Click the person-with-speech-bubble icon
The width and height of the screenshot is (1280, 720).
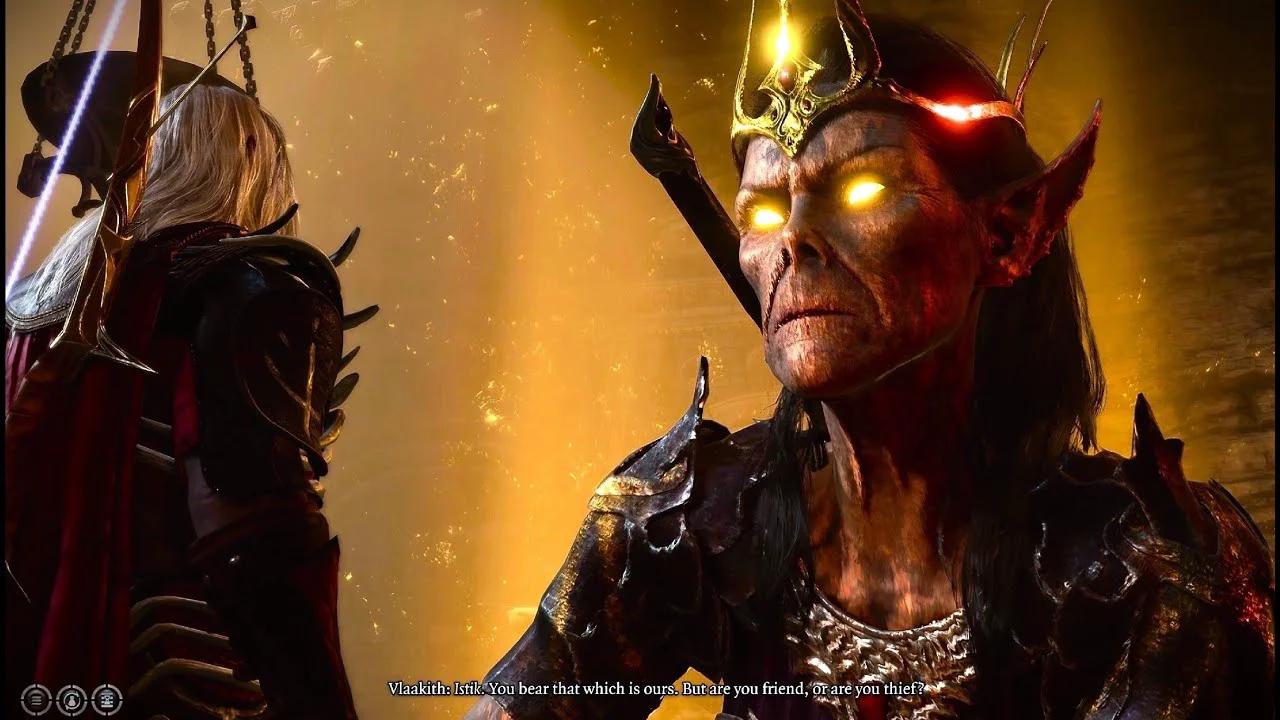[72, 700]
